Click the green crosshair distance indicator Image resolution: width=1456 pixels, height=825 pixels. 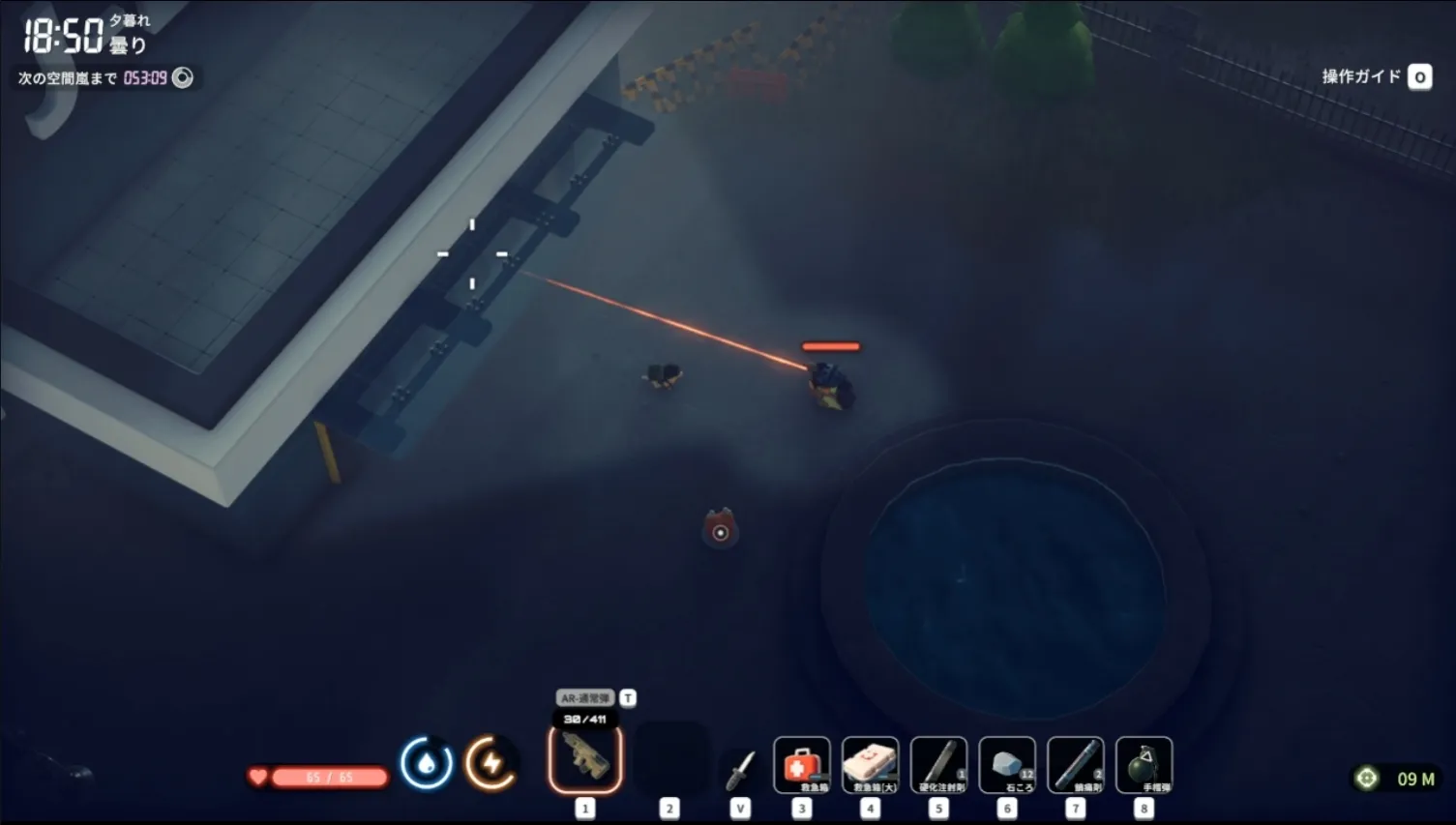(x=1366, y=779)
